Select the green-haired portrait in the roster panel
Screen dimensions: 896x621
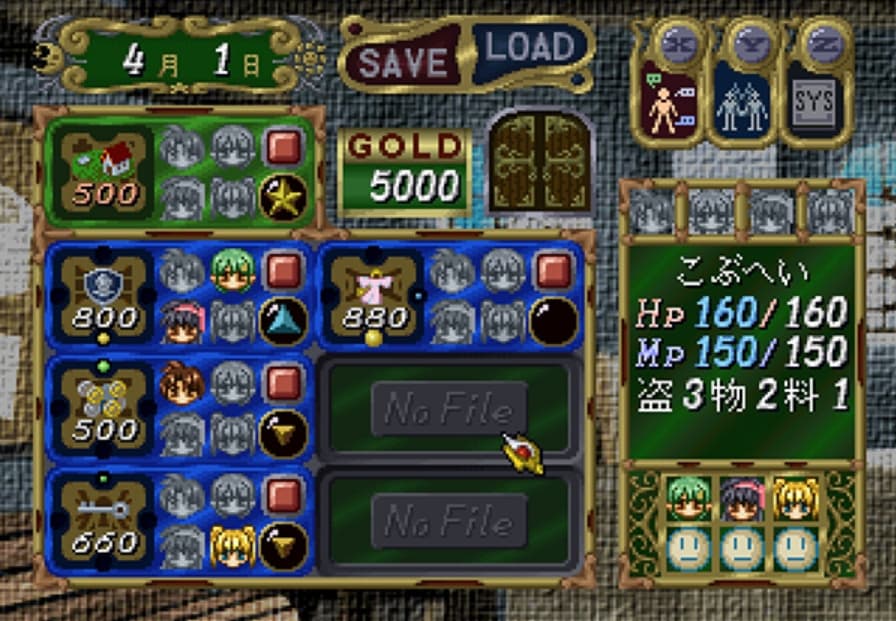click(689, 499)
